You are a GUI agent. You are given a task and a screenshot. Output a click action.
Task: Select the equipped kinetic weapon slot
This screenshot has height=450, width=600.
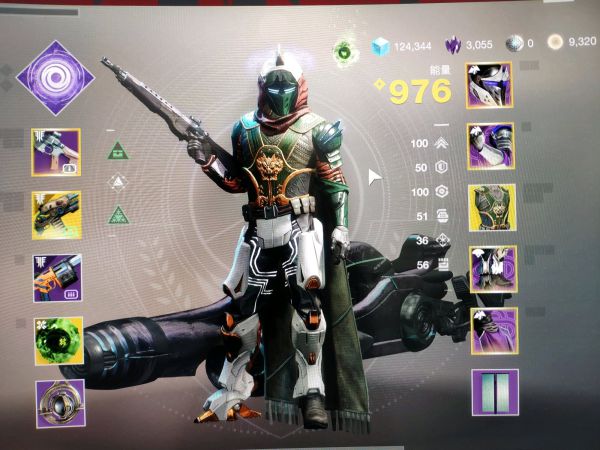click(57, 151)
